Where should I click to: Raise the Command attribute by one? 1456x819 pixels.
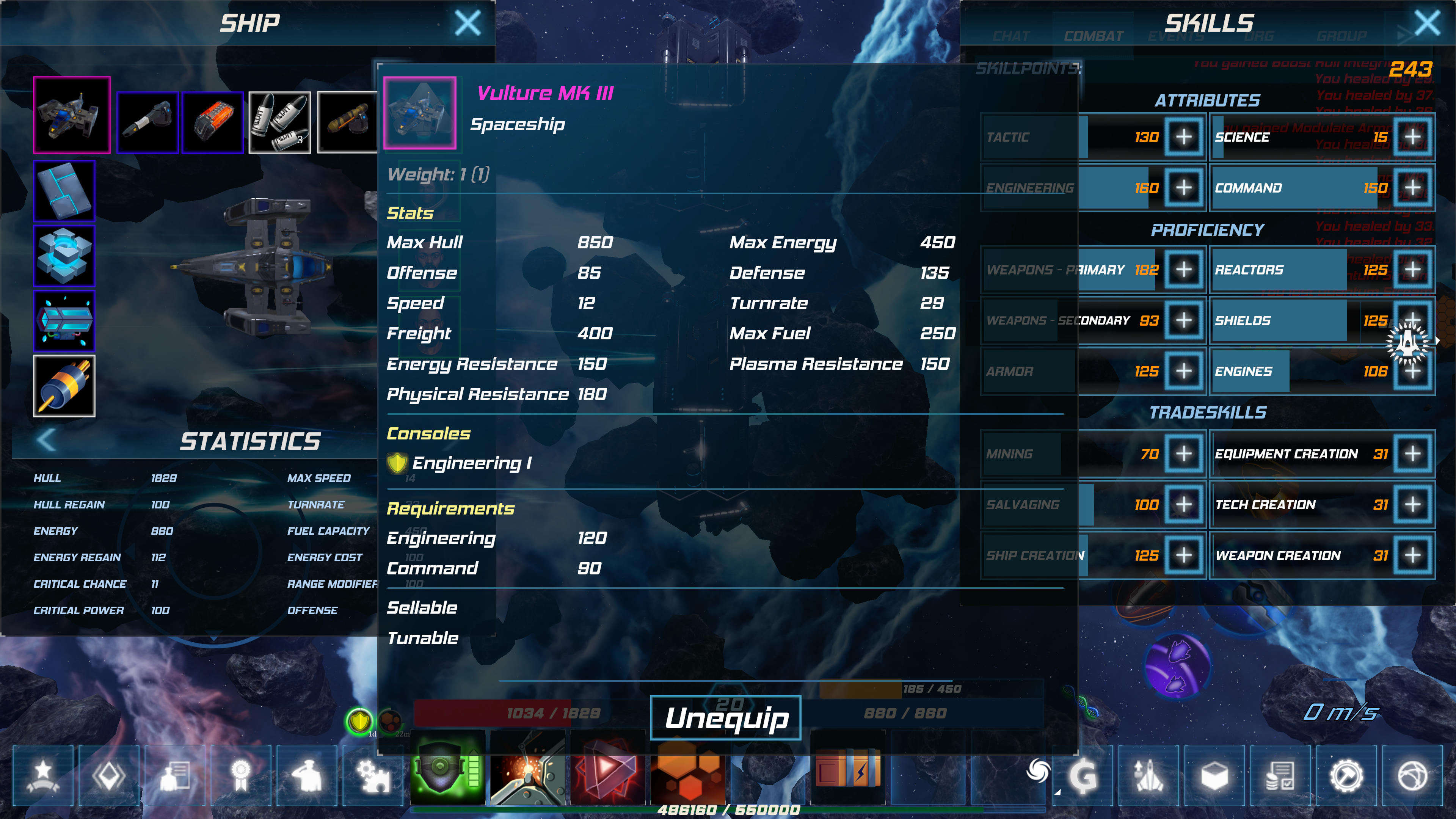(x=1412, y=188)
